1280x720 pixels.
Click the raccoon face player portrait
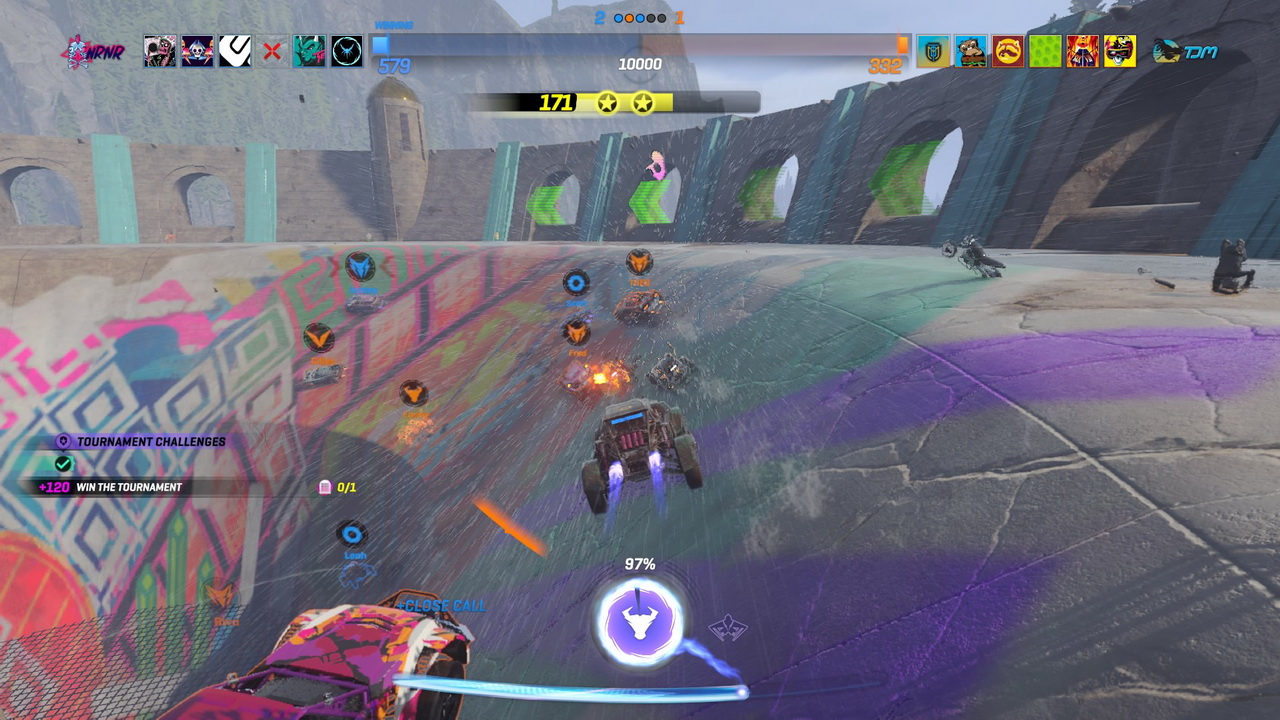1008,51
